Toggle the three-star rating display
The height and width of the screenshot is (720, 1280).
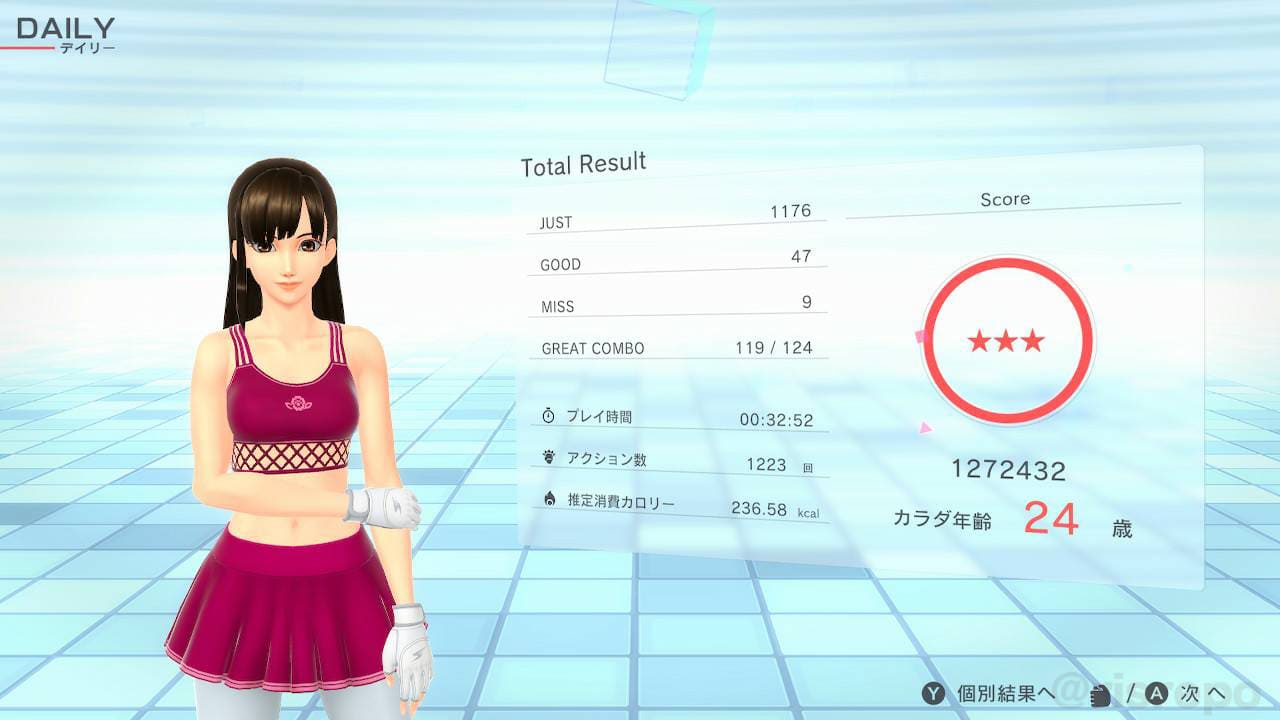coord(1008,340)
